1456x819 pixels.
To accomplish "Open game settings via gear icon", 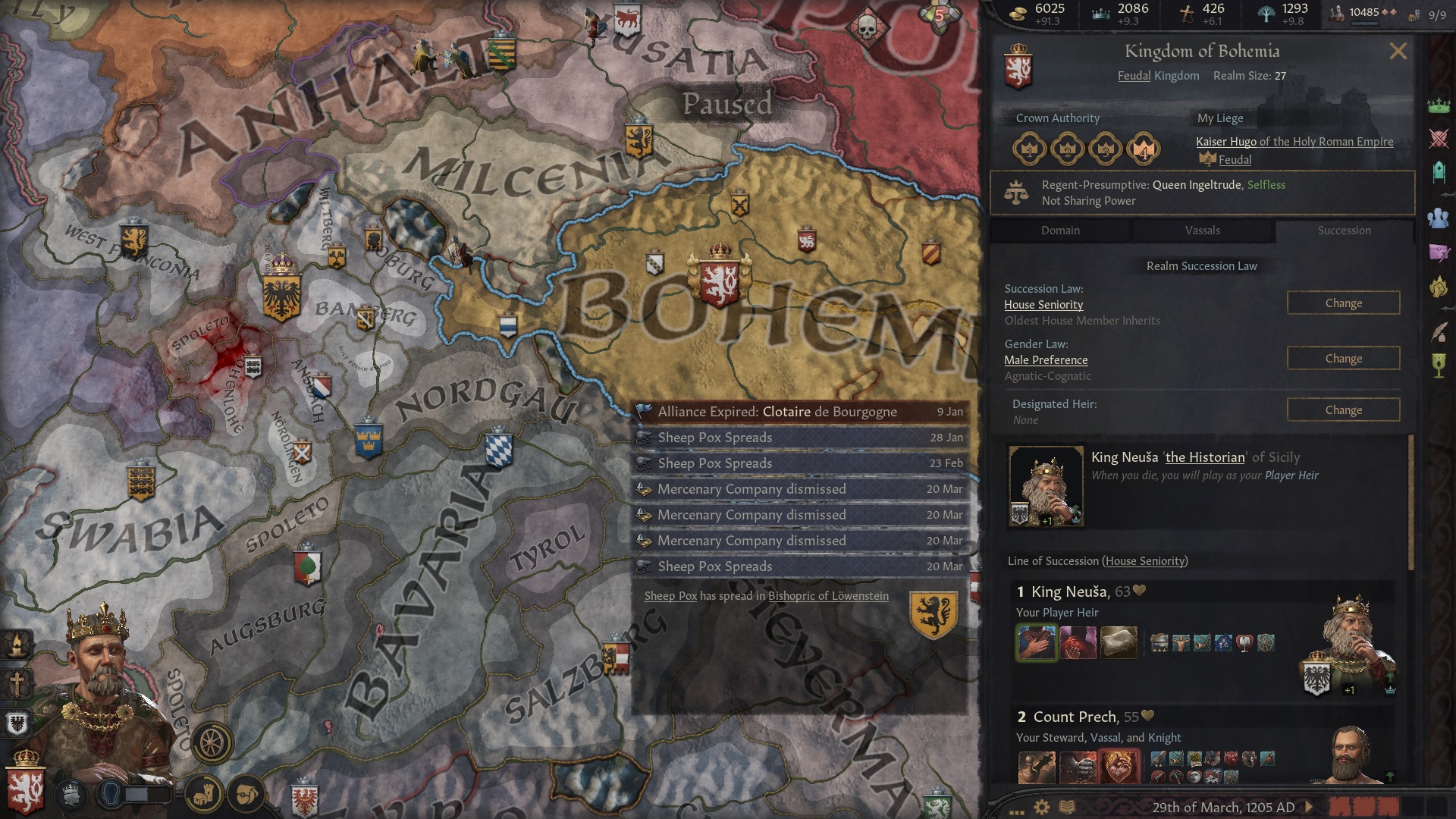I will click(x=1041, y=806).
